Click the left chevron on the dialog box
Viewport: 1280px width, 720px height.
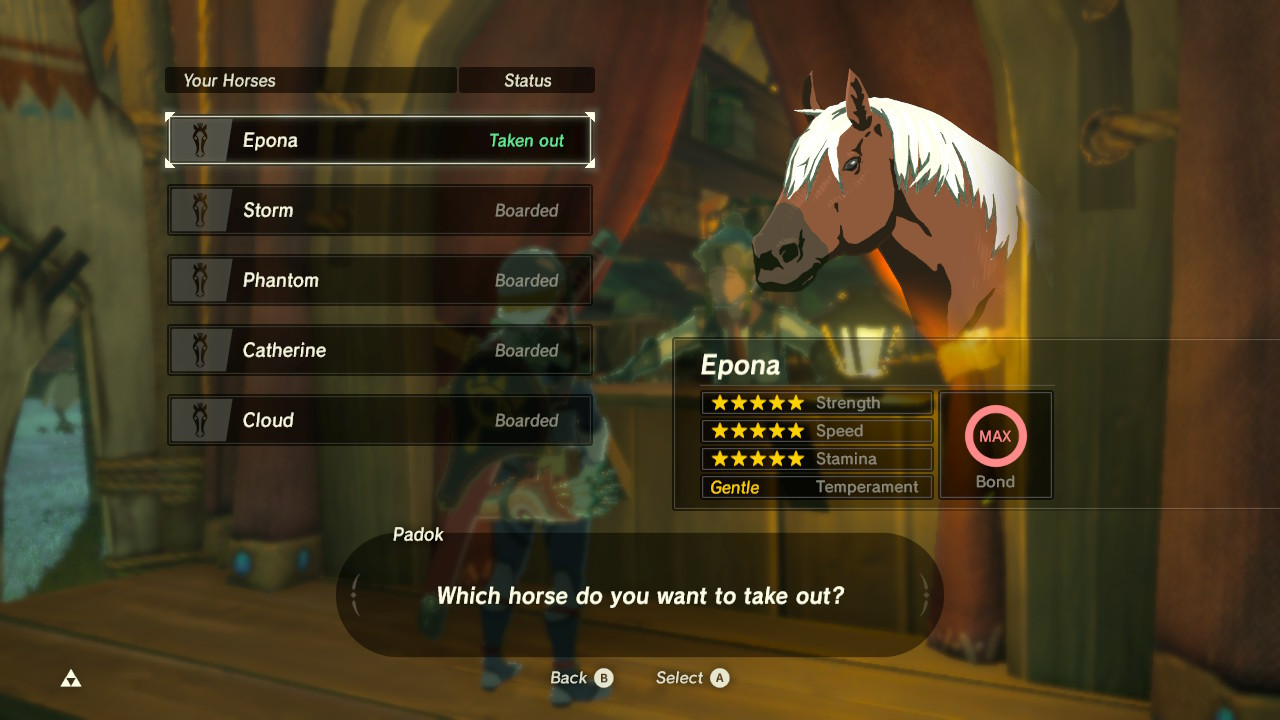355,593
